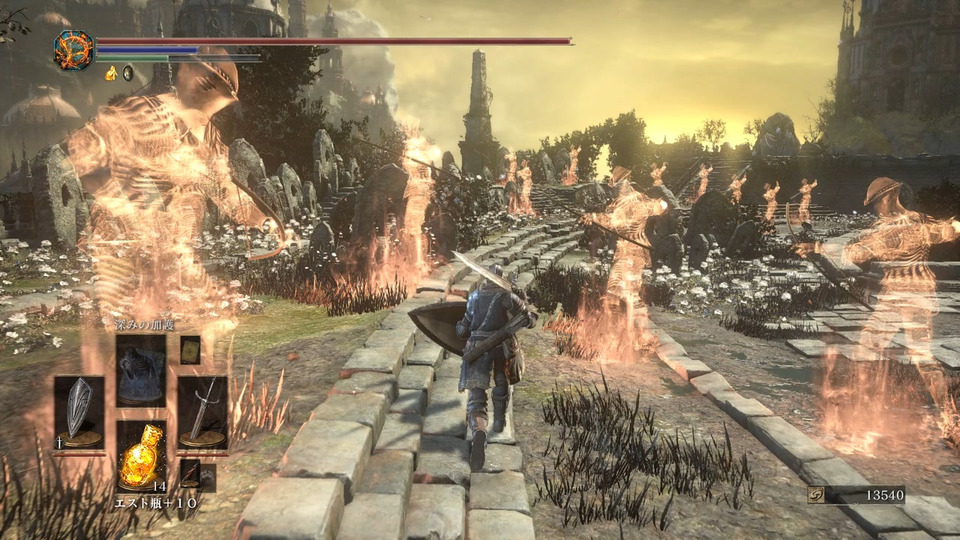
Task: Inspect the flame buff status icon
Action: coord(111,72)
